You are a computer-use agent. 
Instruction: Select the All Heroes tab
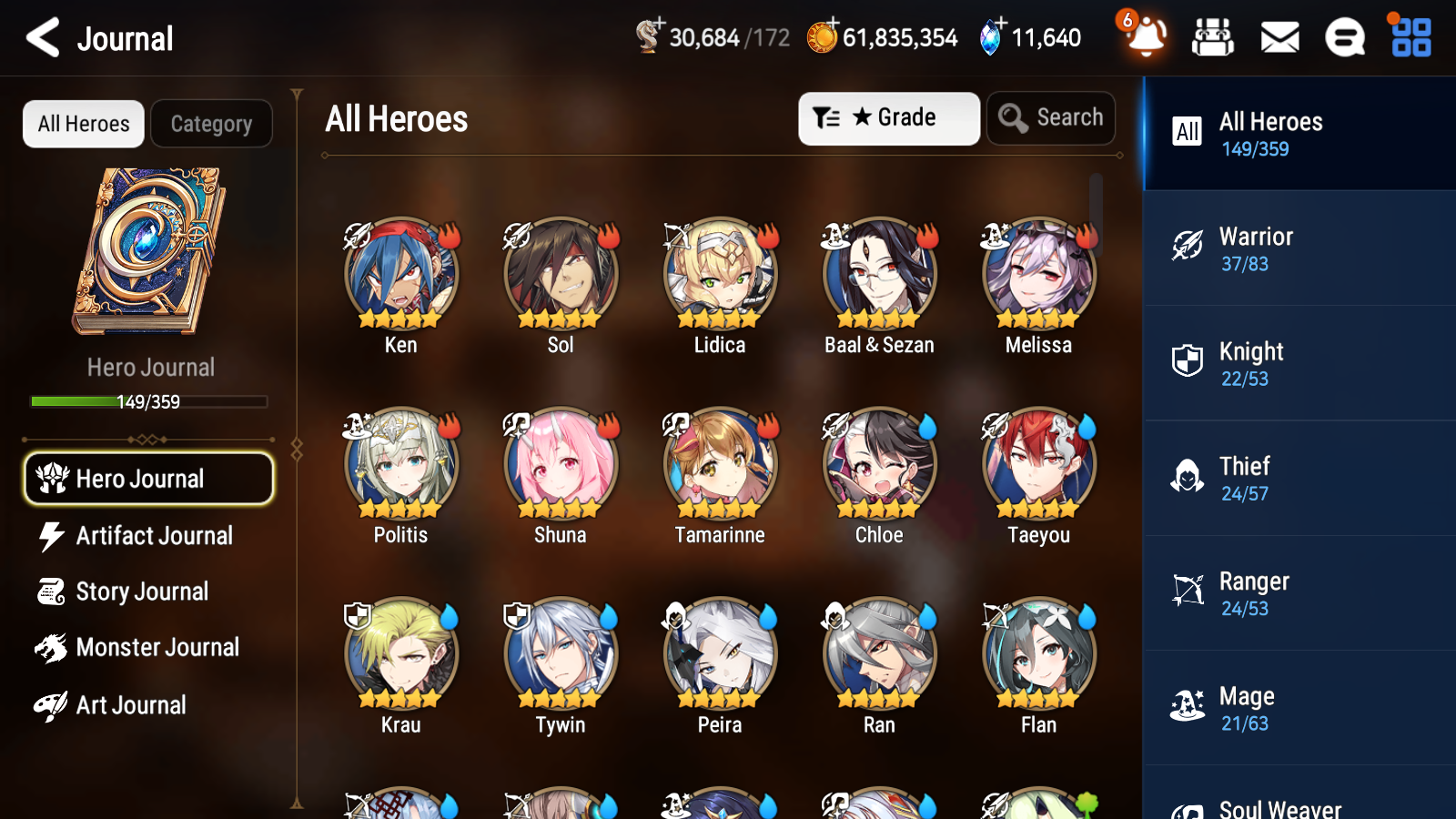tap(83, 124)
